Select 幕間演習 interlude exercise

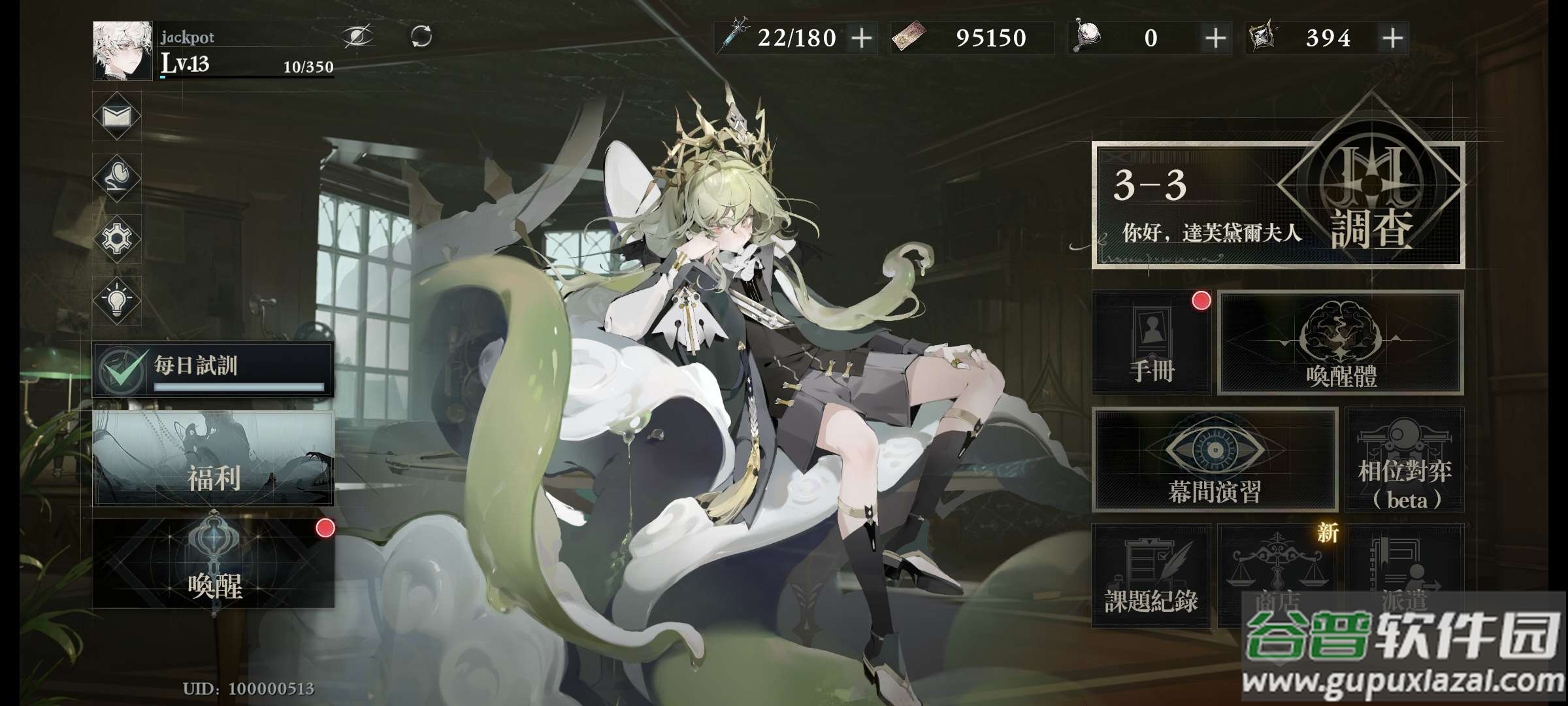(x=1214, y=460)
